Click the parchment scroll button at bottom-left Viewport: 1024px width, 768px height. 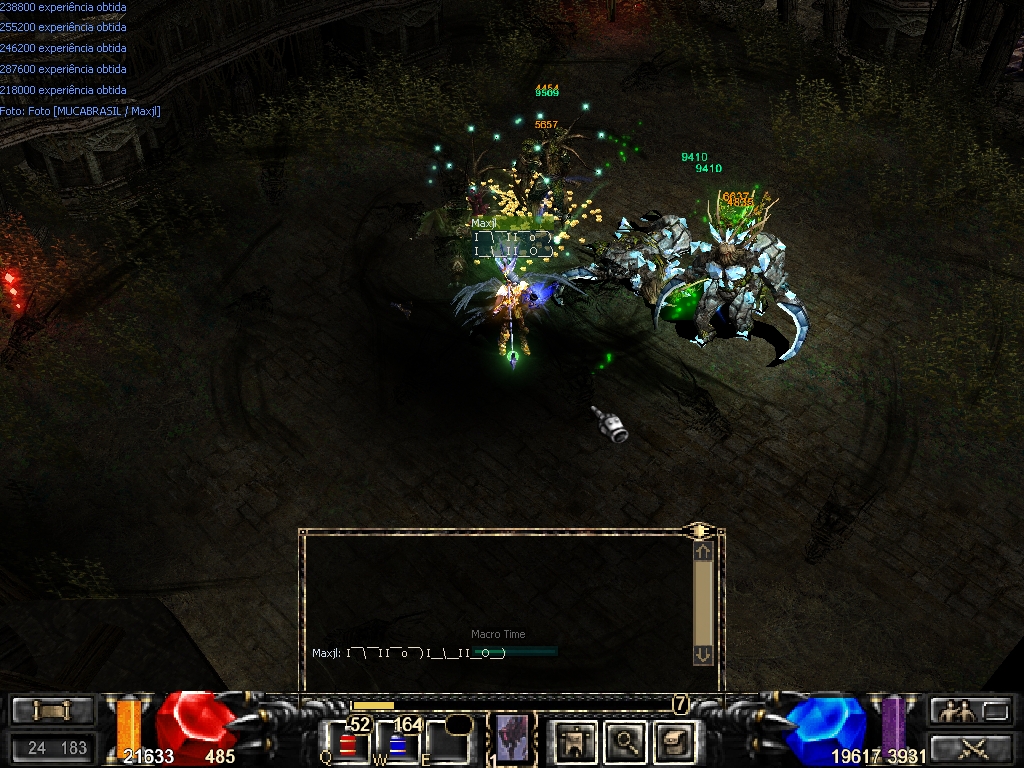(52, 711)
